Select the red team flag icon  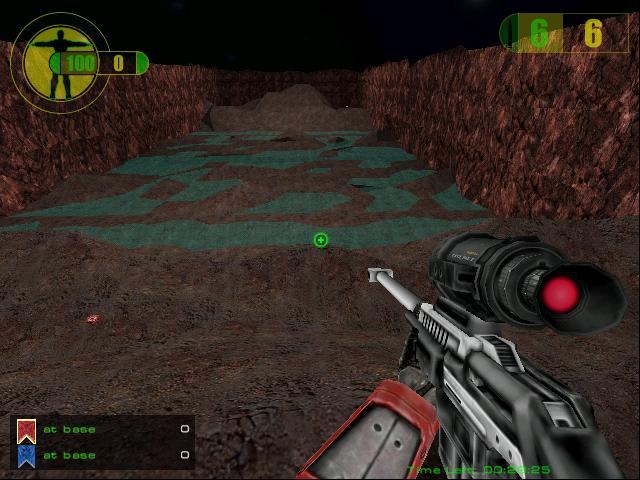[x=26, y=430]
